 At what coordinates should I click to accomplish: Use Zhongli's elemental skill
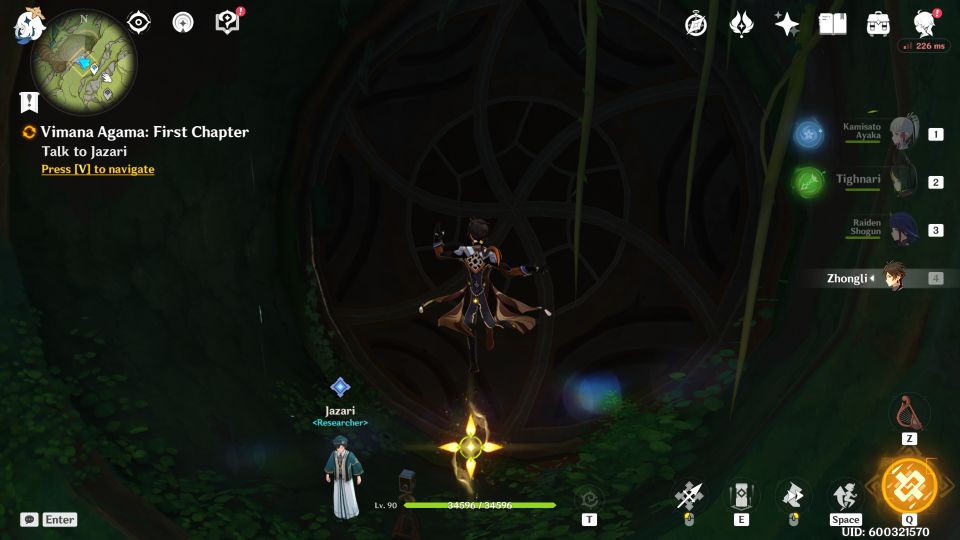741,495
